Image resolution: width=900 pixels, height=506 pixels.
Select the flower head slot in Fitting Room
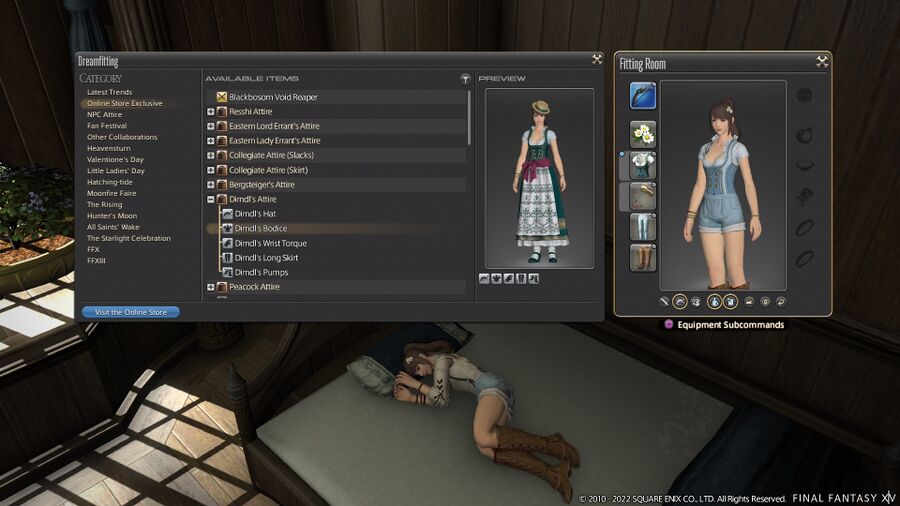642,134
